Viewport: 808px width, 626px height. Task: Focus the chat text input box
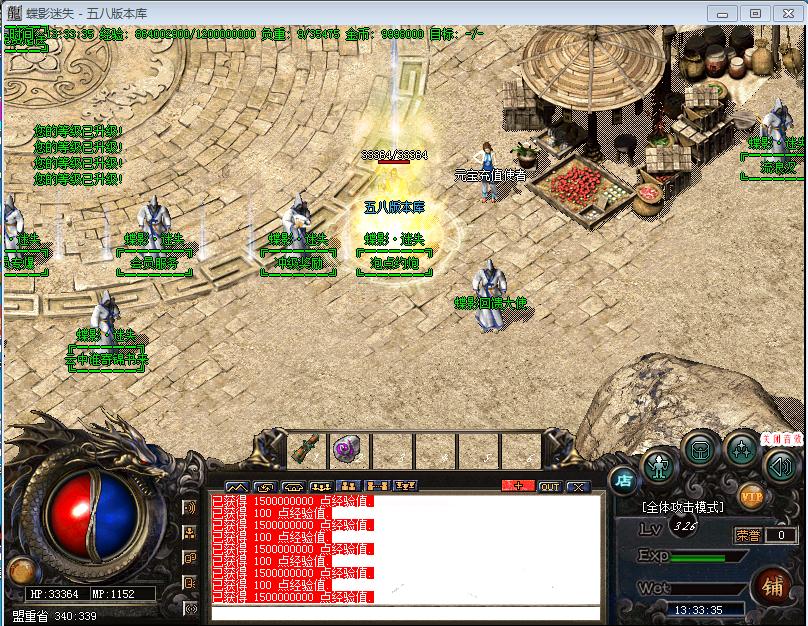click(405, 613)
